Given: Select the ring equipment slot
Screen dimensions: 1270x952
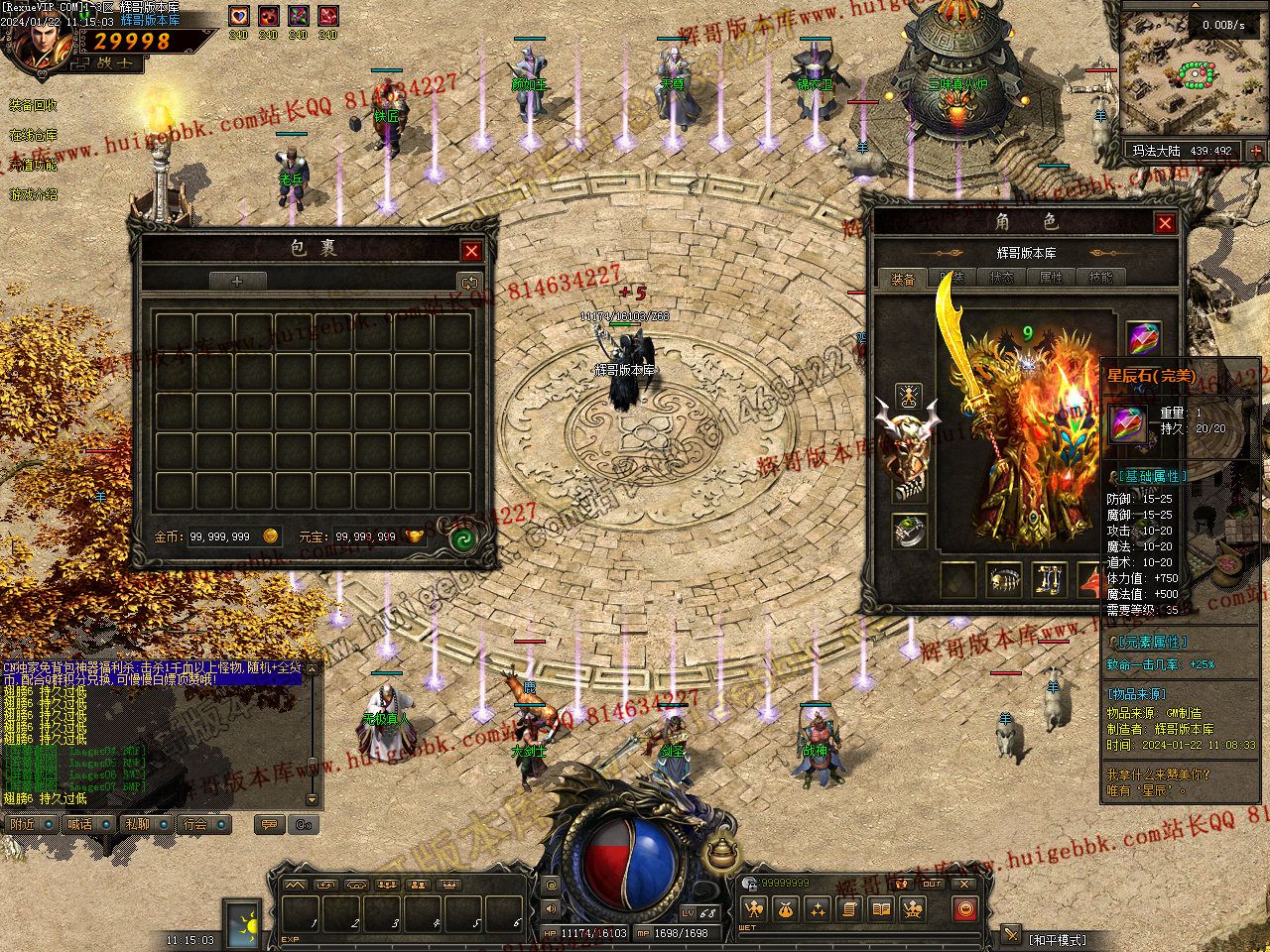Looking at the screenshot, I should coord(908,532).
